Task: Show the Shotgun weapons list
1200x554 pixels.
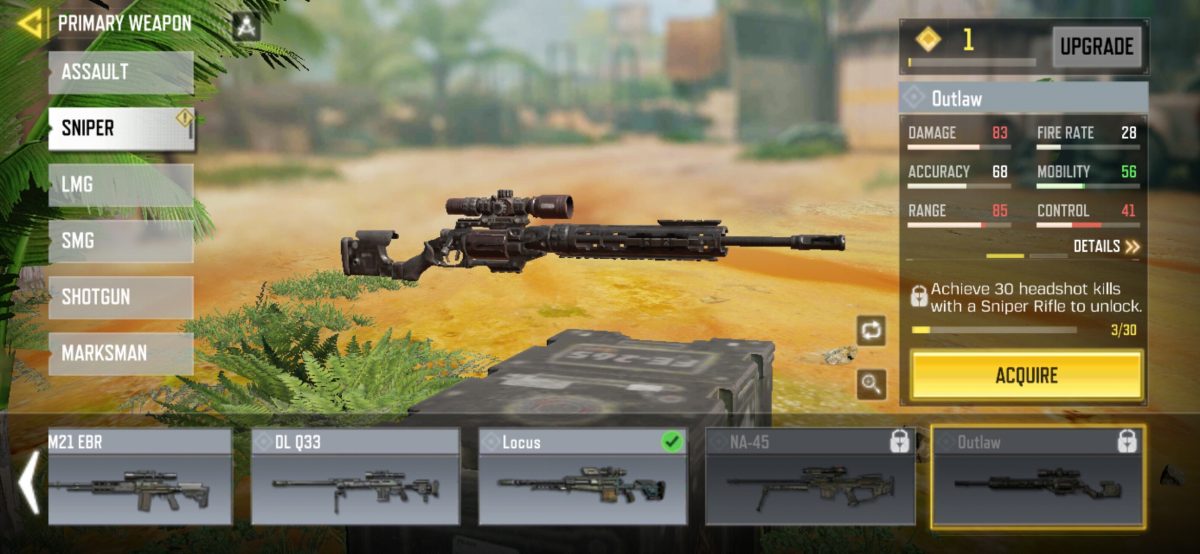Action: point(120,297)
